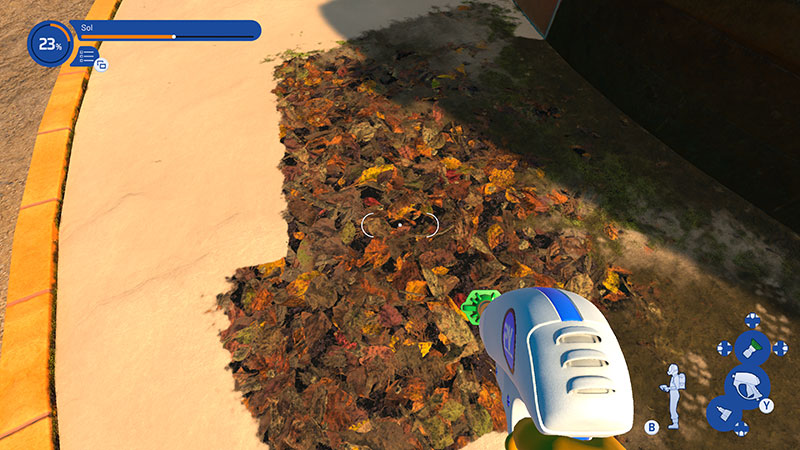Choose the power washer gun slot

(745, 384)
